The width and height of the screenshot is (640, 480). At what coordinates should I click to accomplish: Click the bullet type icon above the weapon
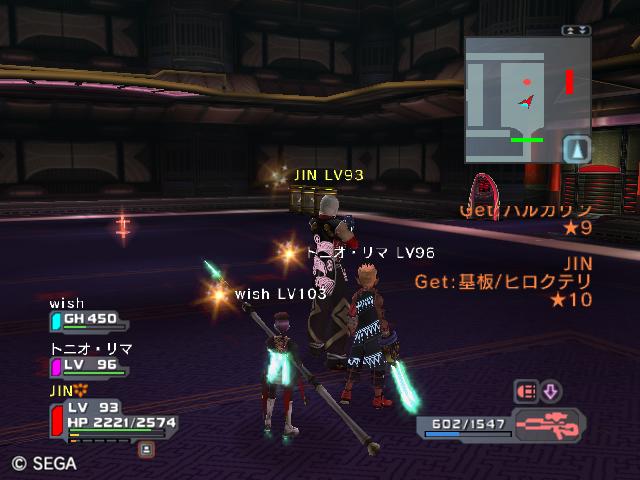coord(525,391)
